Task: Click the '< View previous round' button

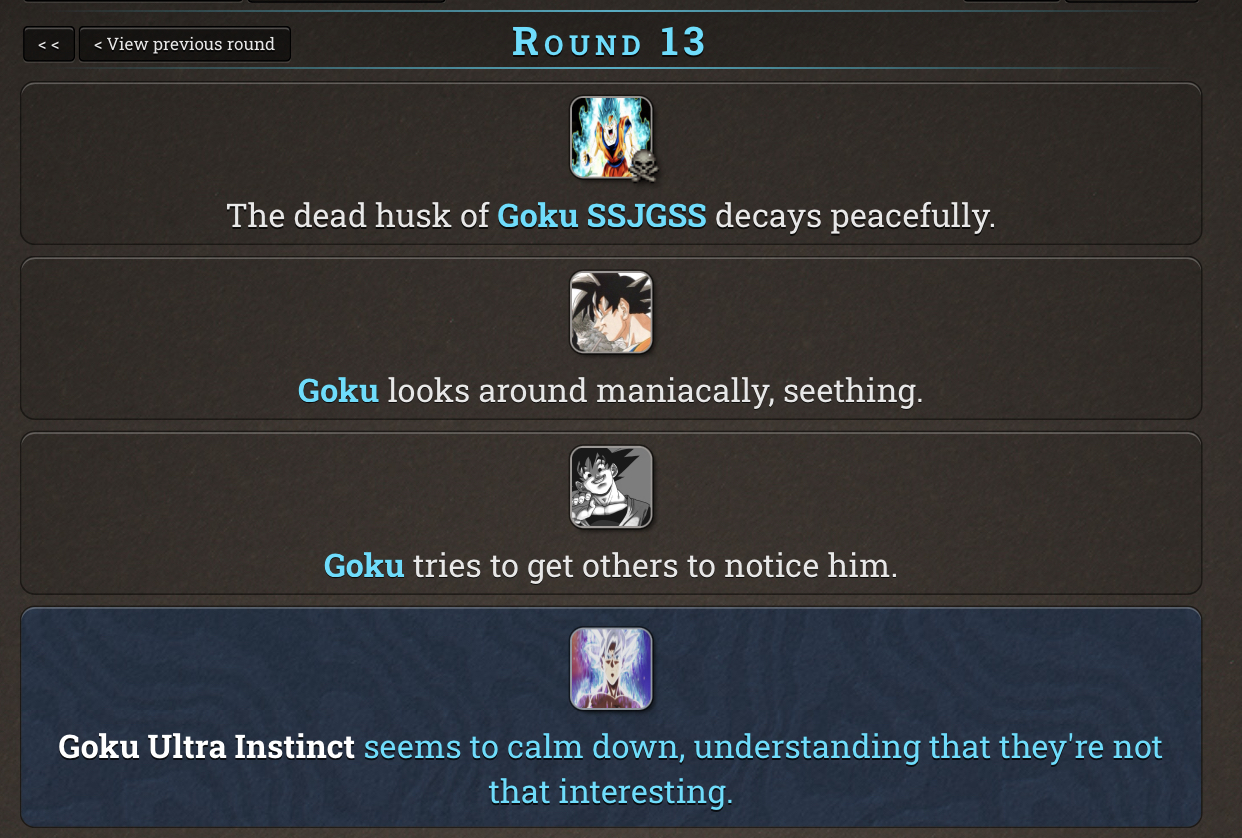Action: pos(184,44)
